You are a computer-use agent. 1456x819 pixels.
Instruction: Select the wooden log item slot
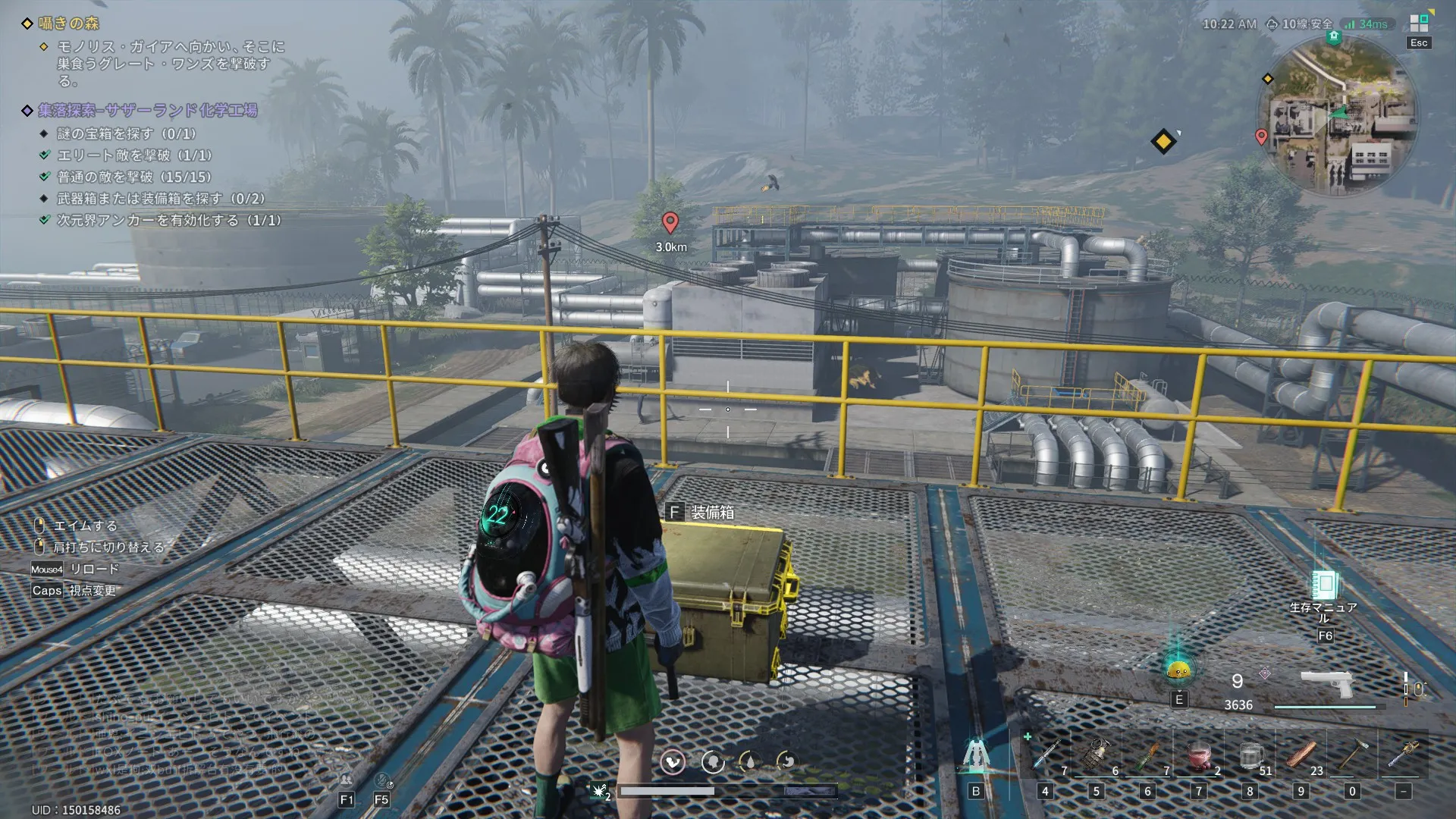tap(1301, 755)
